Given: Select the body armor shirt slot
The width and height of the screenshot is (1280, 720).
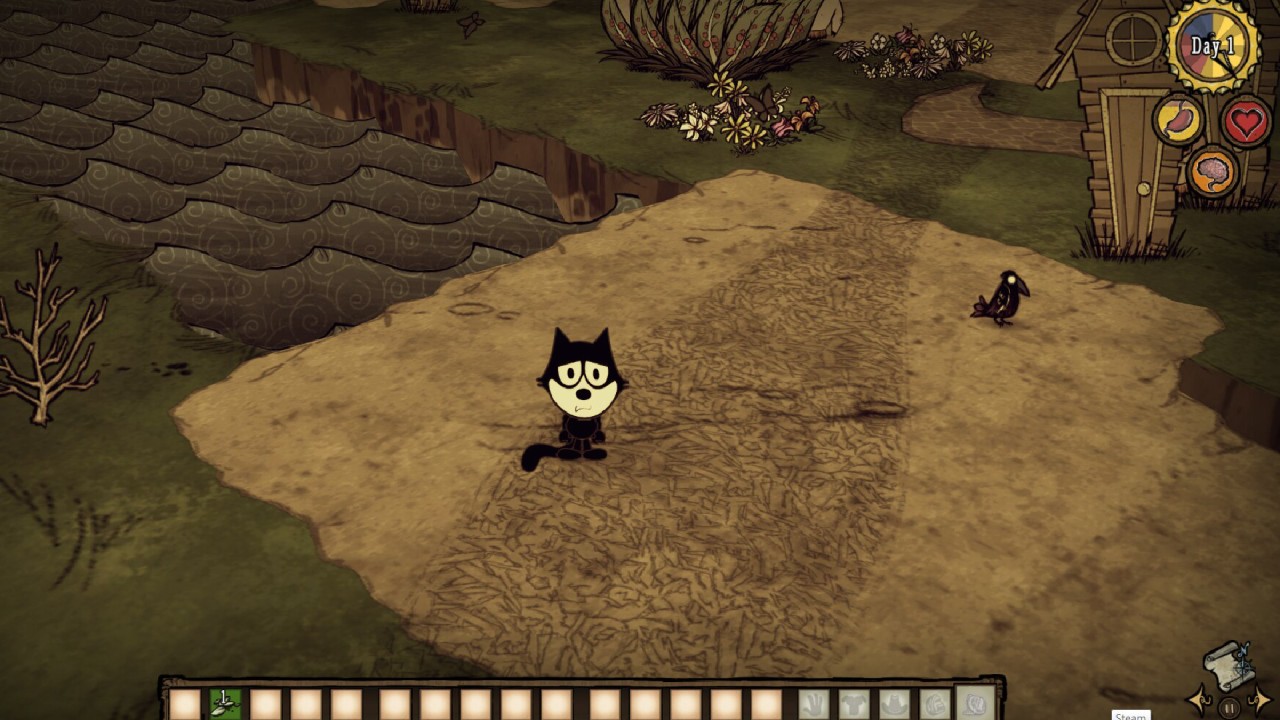Looking at the screenshot, I should [853, 703].
